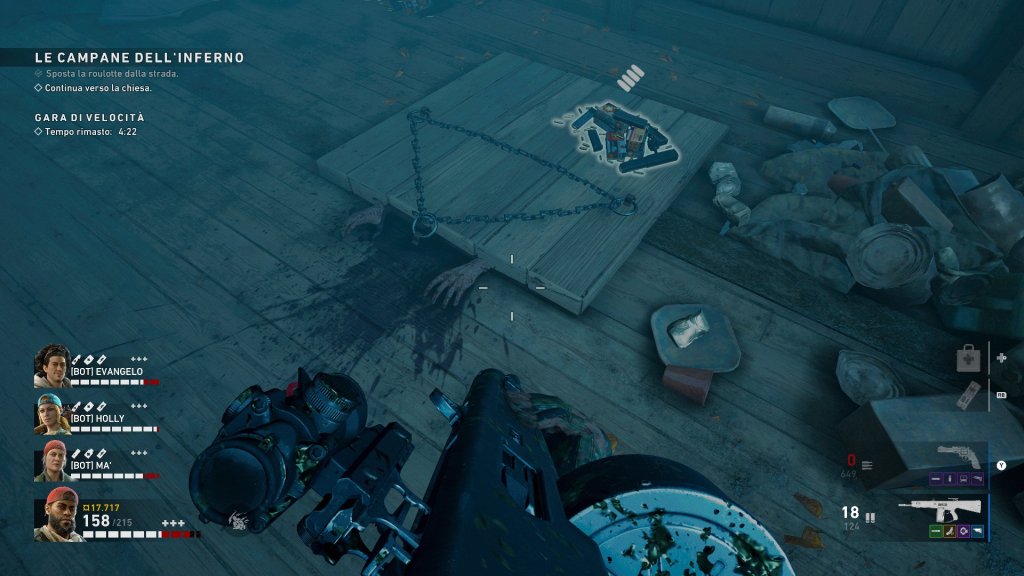Use the medkit item slot
The height and width of the screenshot is (576, 1024).
click(x=969, y=357)
